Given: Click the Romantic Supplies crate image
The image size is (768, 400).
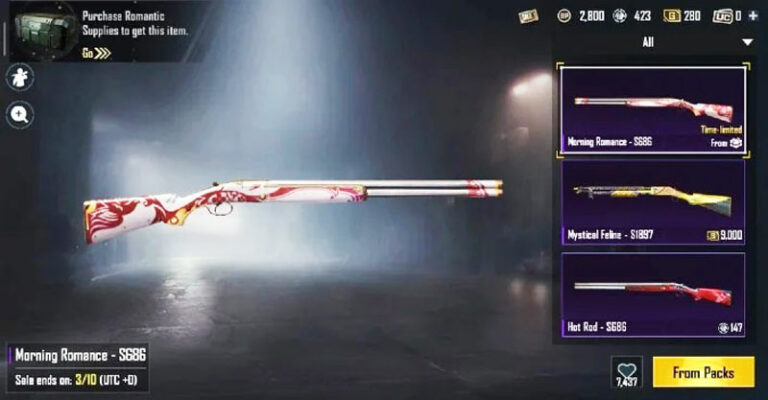Looking at the screenshot, I should (x=39, y=30).
